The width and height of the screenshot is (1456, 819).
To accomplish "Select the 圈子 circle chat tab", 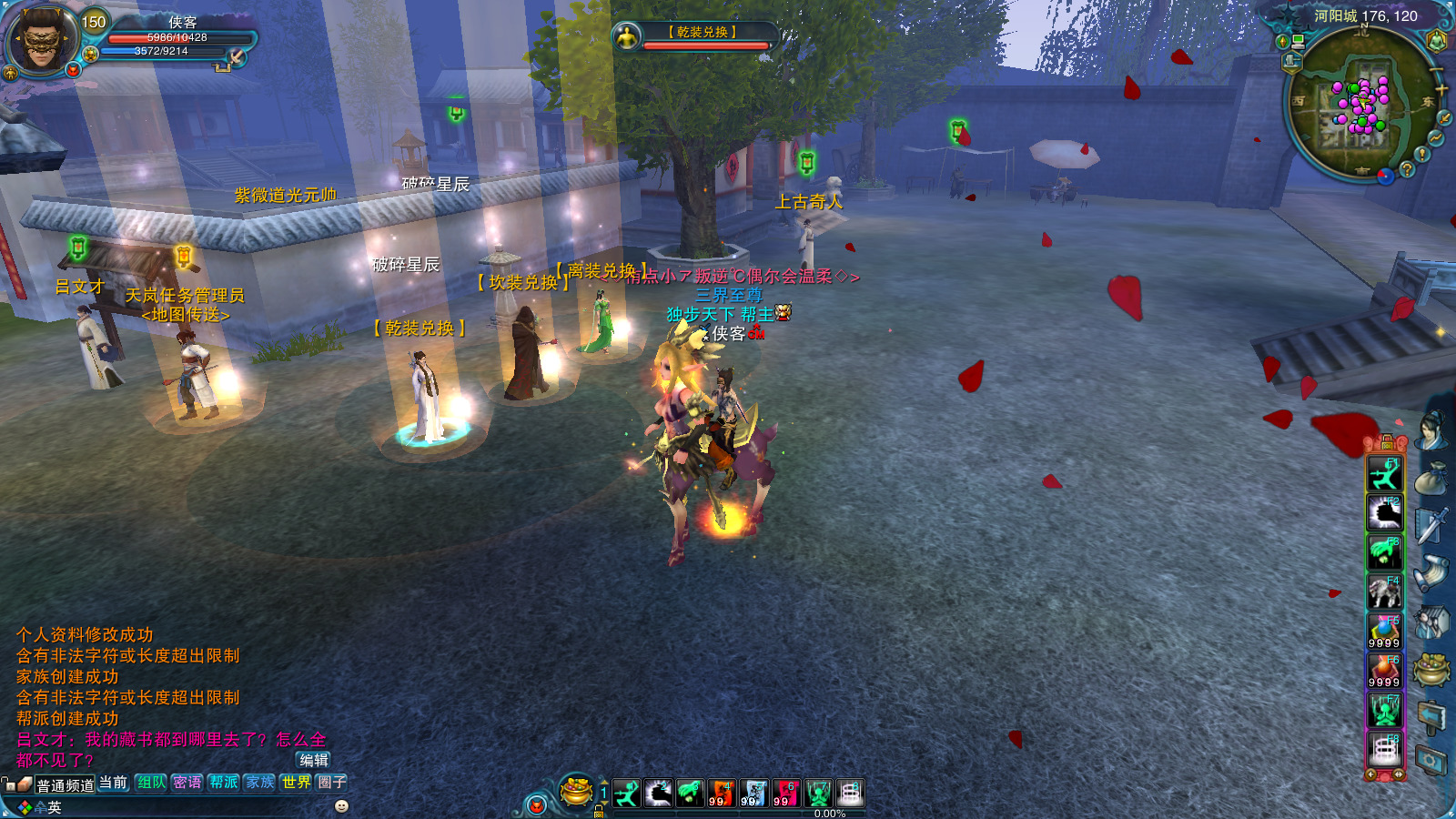I will coord(332,783).
